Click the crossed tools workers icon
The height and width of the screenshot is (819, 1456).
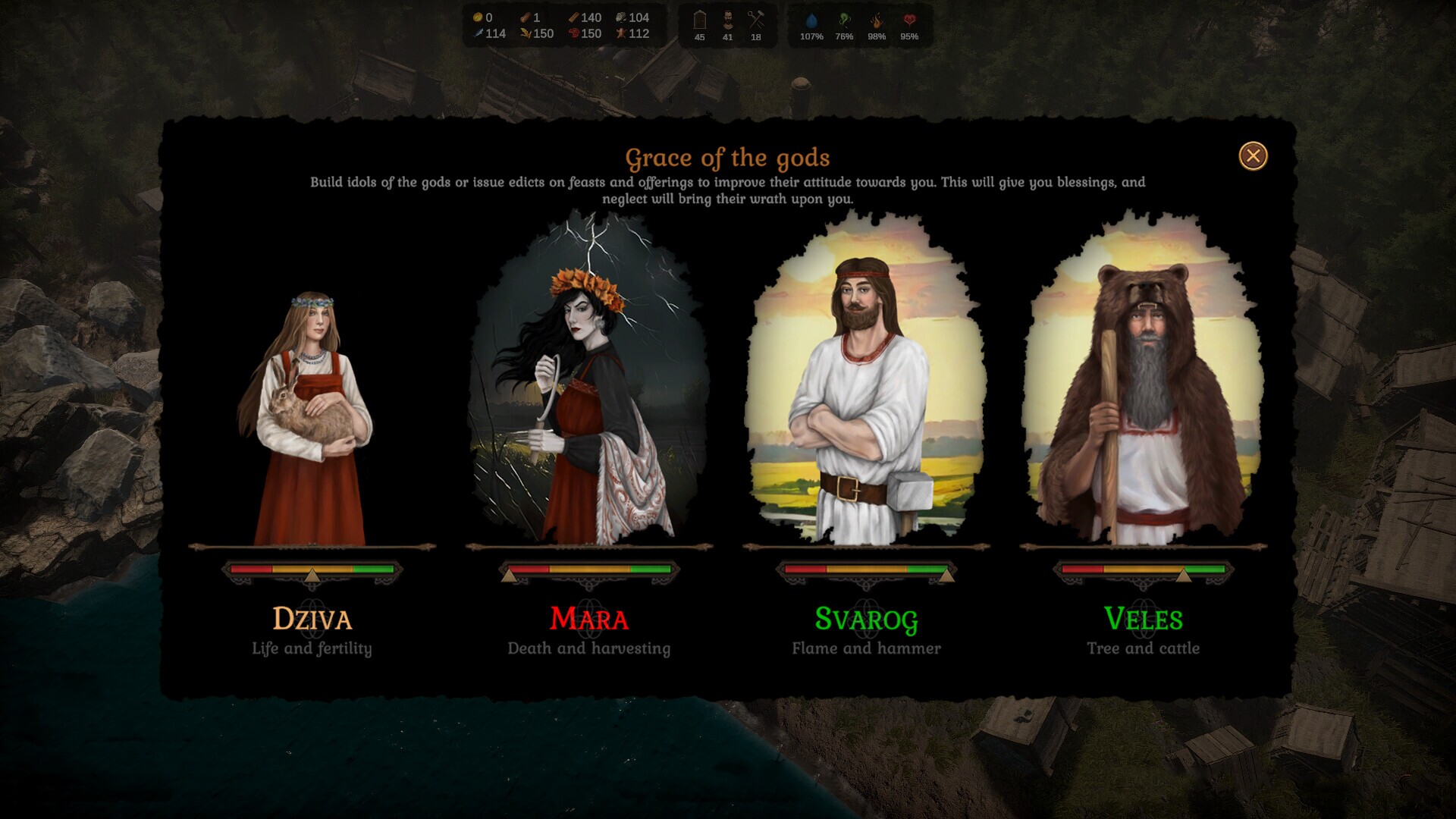point(755,20)
